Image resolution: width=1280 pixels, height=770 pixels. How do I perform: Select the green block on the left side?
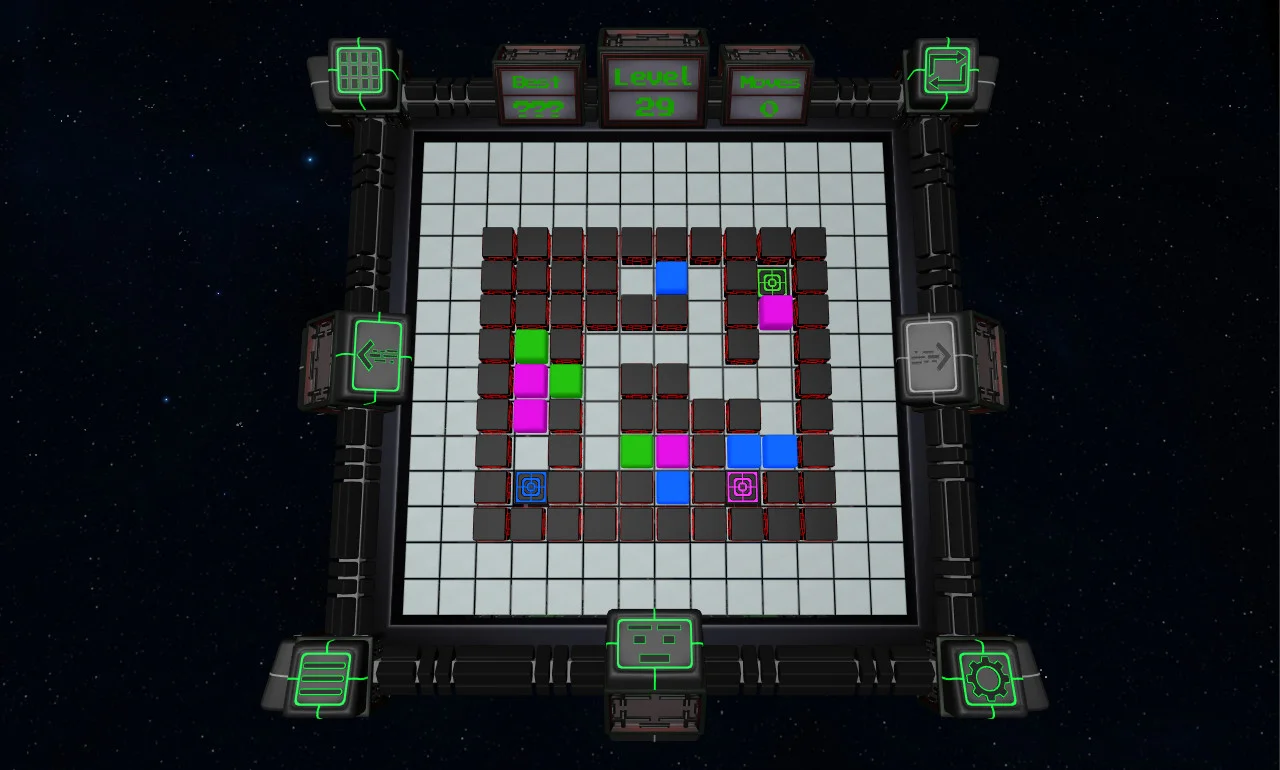531,345
